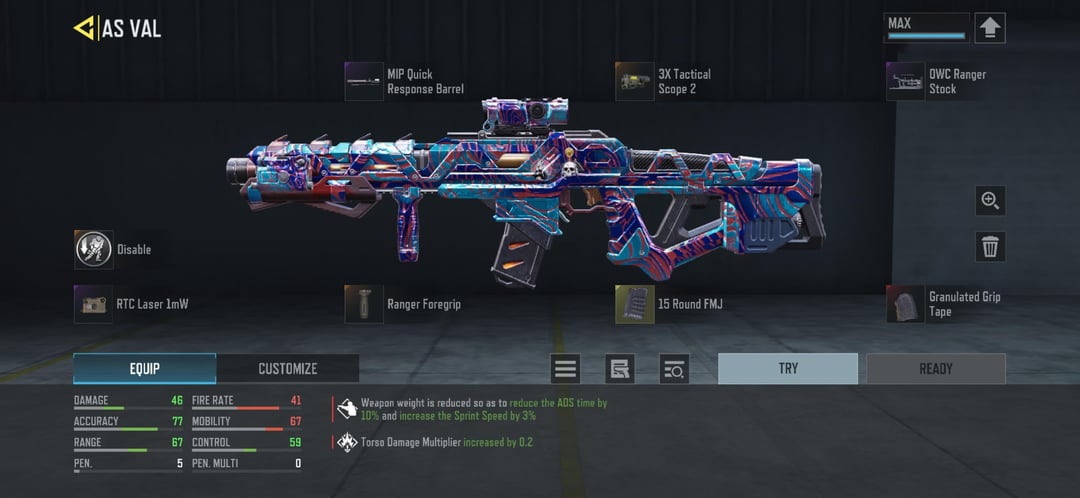Open the 3X Tactical Scope 2 slot
Screen dimensions: 1080x498
coord(635,81)
